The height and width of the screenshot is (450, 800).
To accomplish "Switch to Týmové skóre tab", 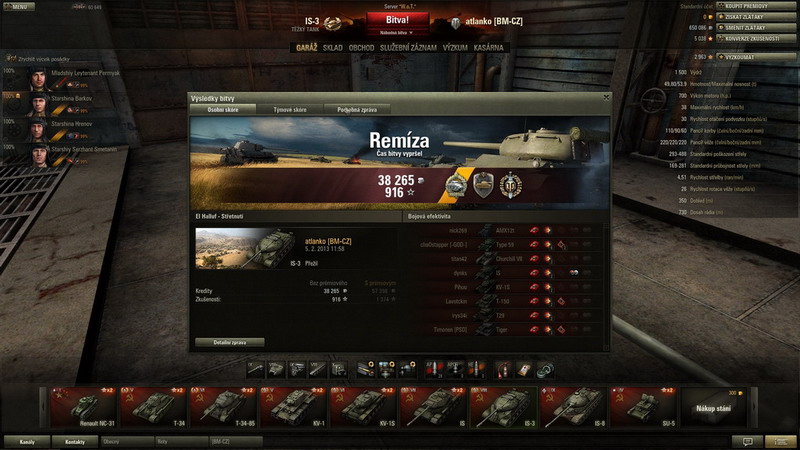I will point(291,109).
